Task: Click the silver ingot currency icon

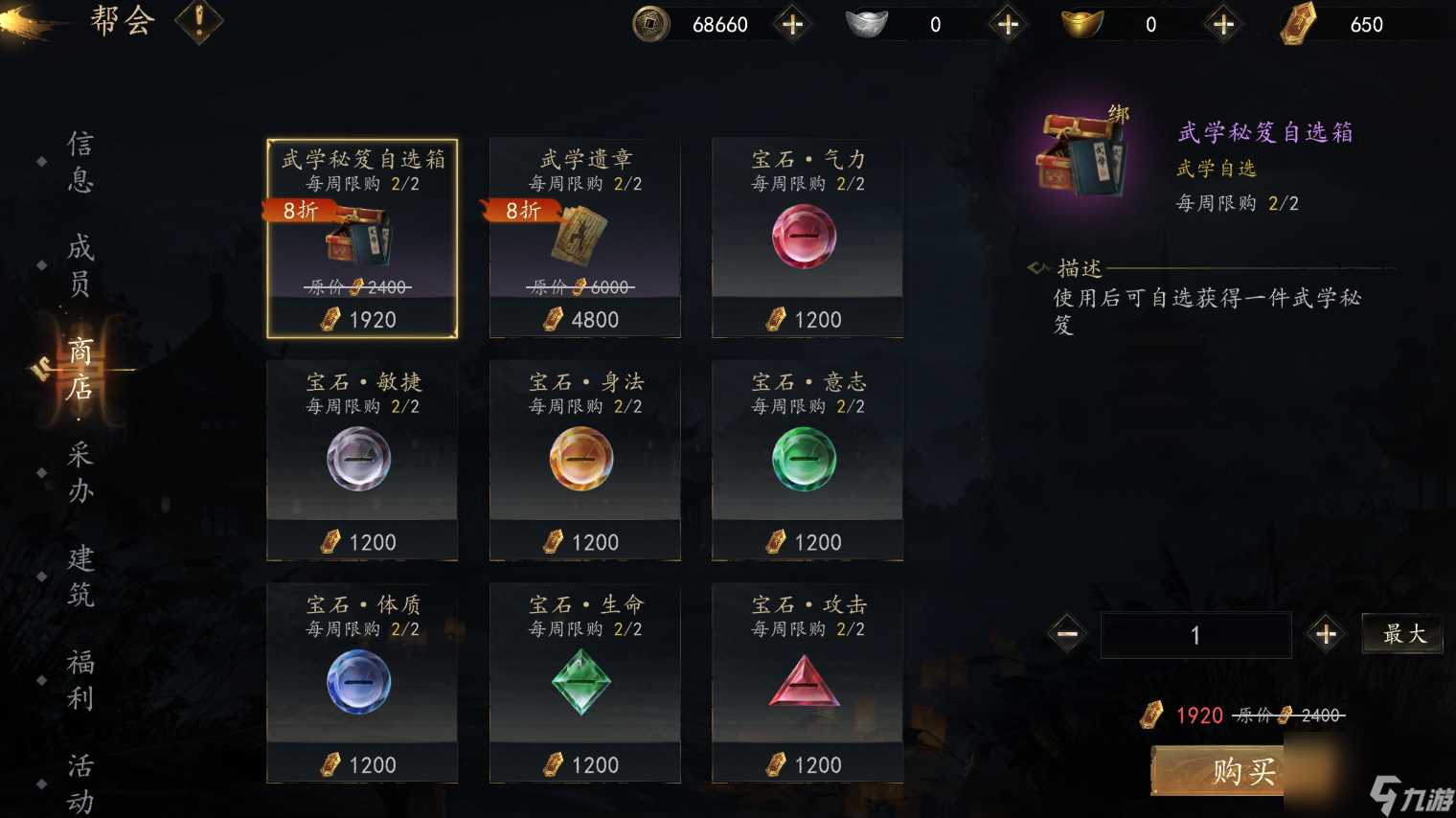Action: (x=867, y=24)
